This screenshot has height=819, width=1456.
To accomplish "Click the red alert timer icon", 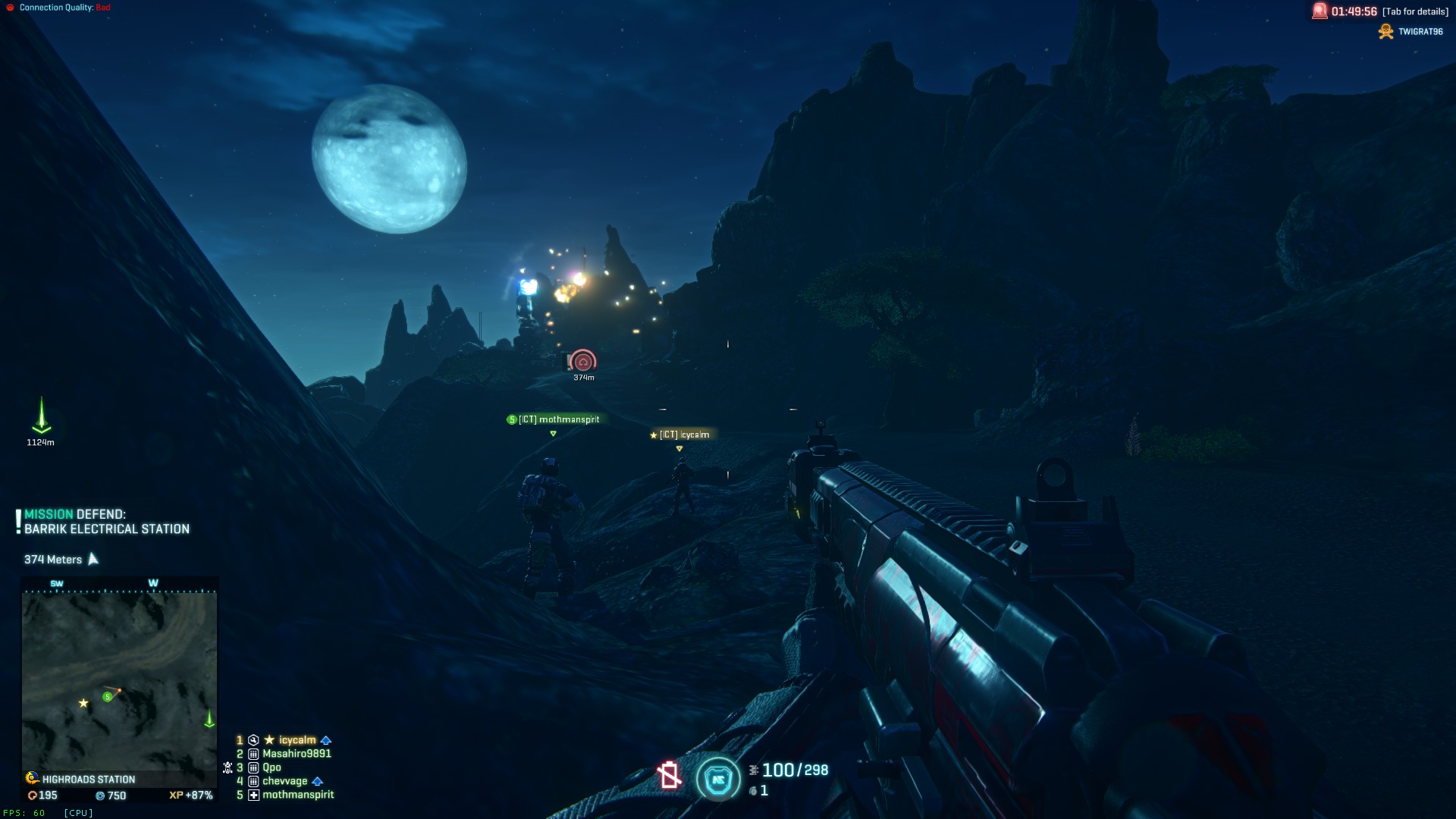I will 1319,11.
